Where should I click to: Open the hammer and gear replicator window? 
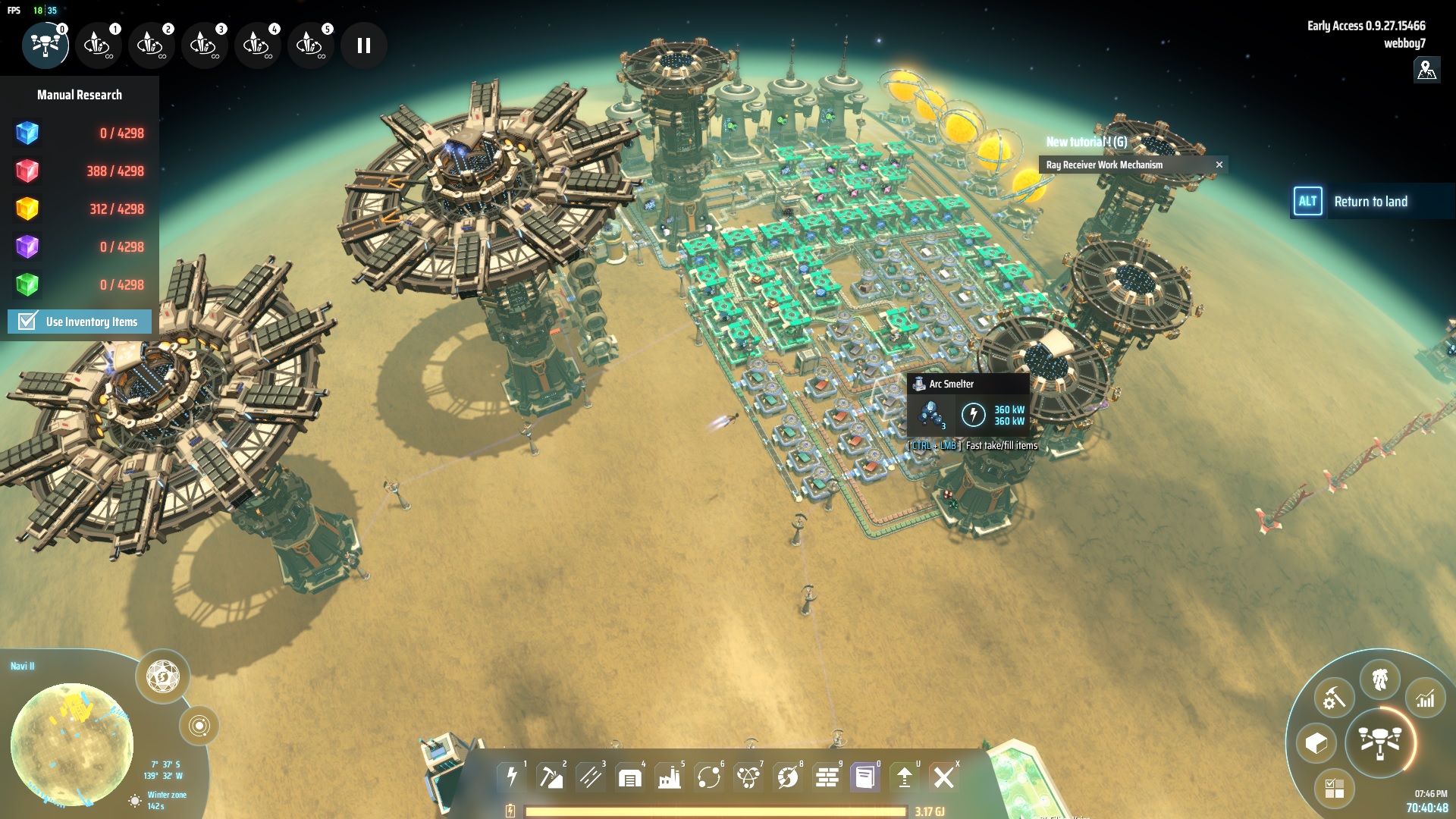[1334, 698]
